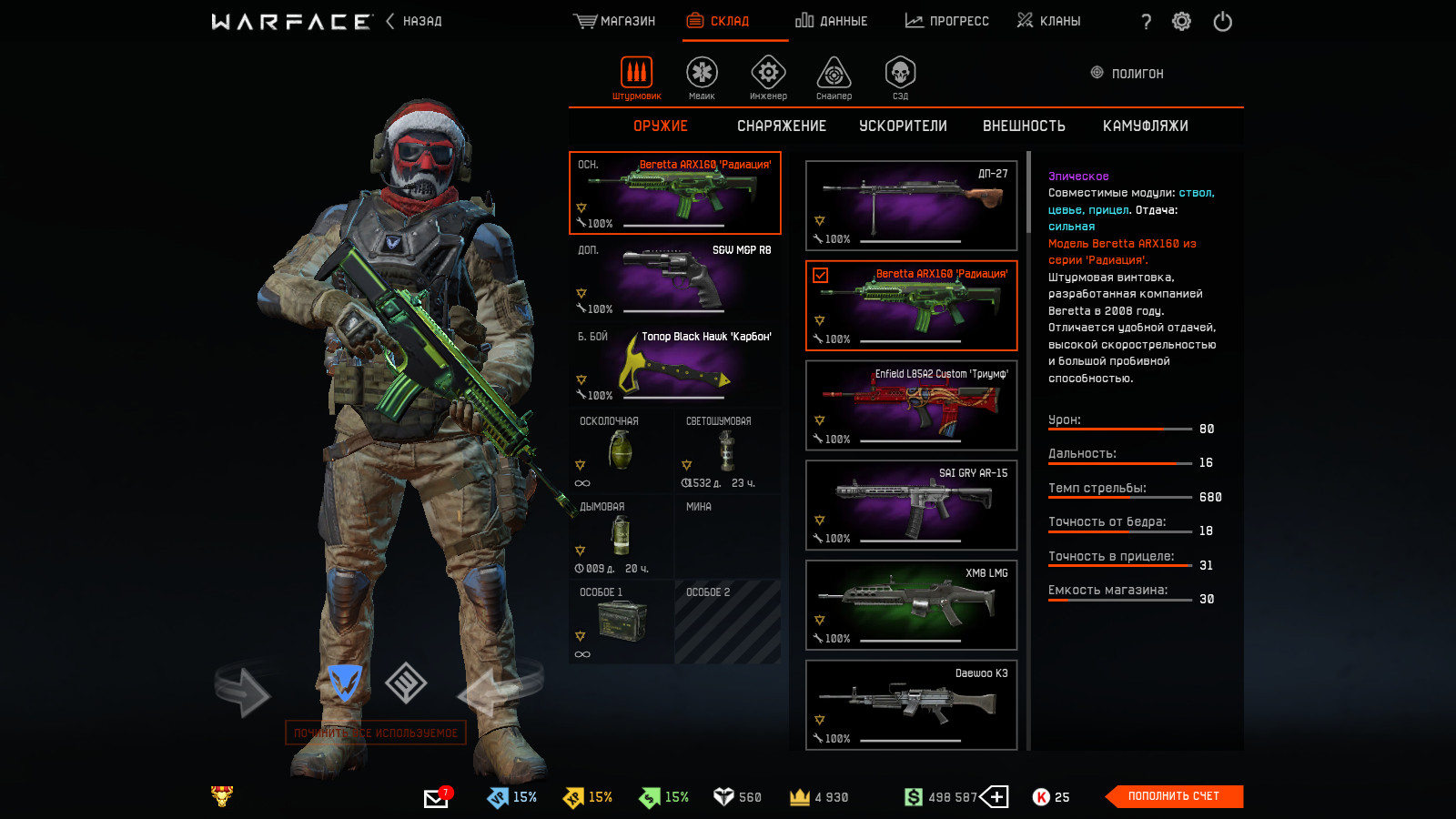
Task: Select the ДП-27 weapon from the list
Action: [911, 206]
